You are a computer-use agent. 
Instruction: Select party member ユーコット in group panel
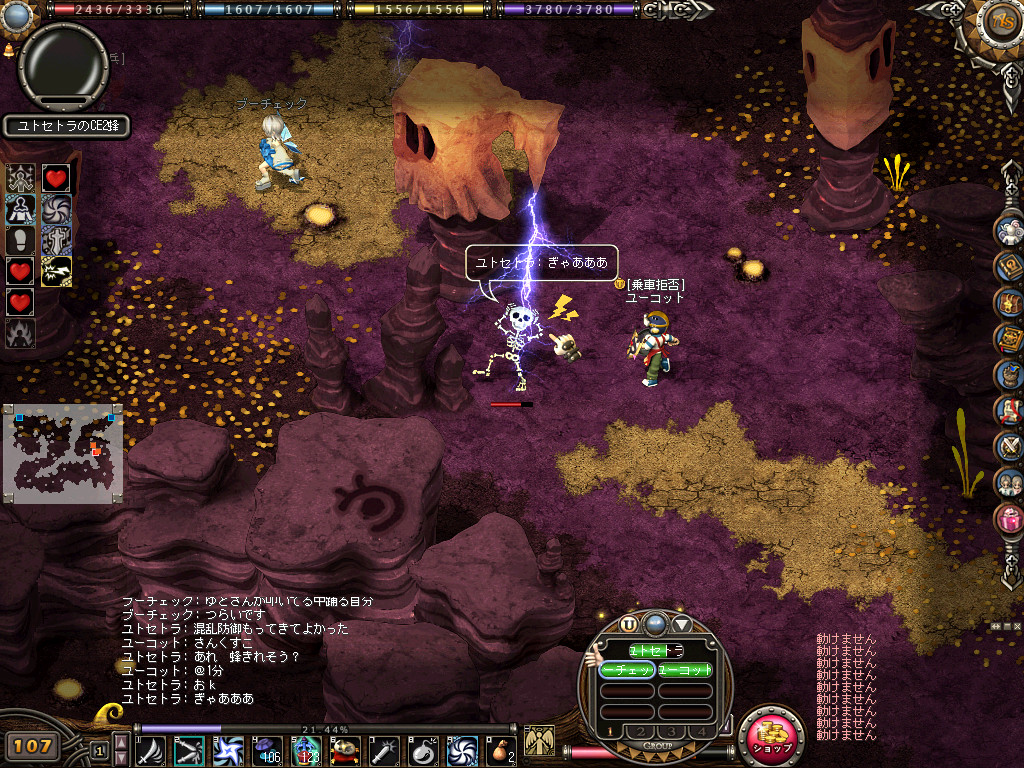[x=685, y=670]
